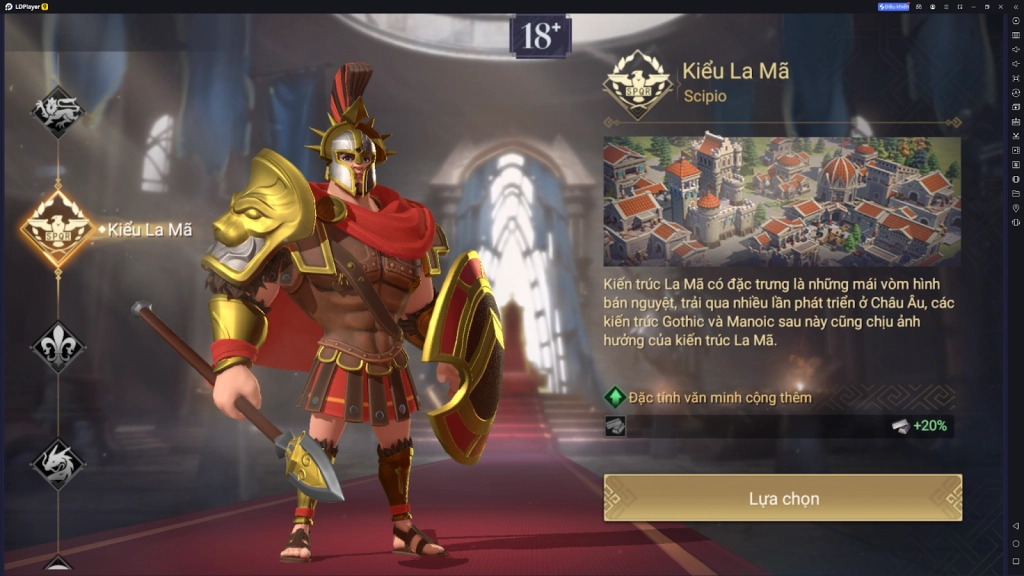Open the LDPlayer Điều khiển control panel
Image resolution: width=1024 pixels, height=576 pixels.
click(893, 6)
